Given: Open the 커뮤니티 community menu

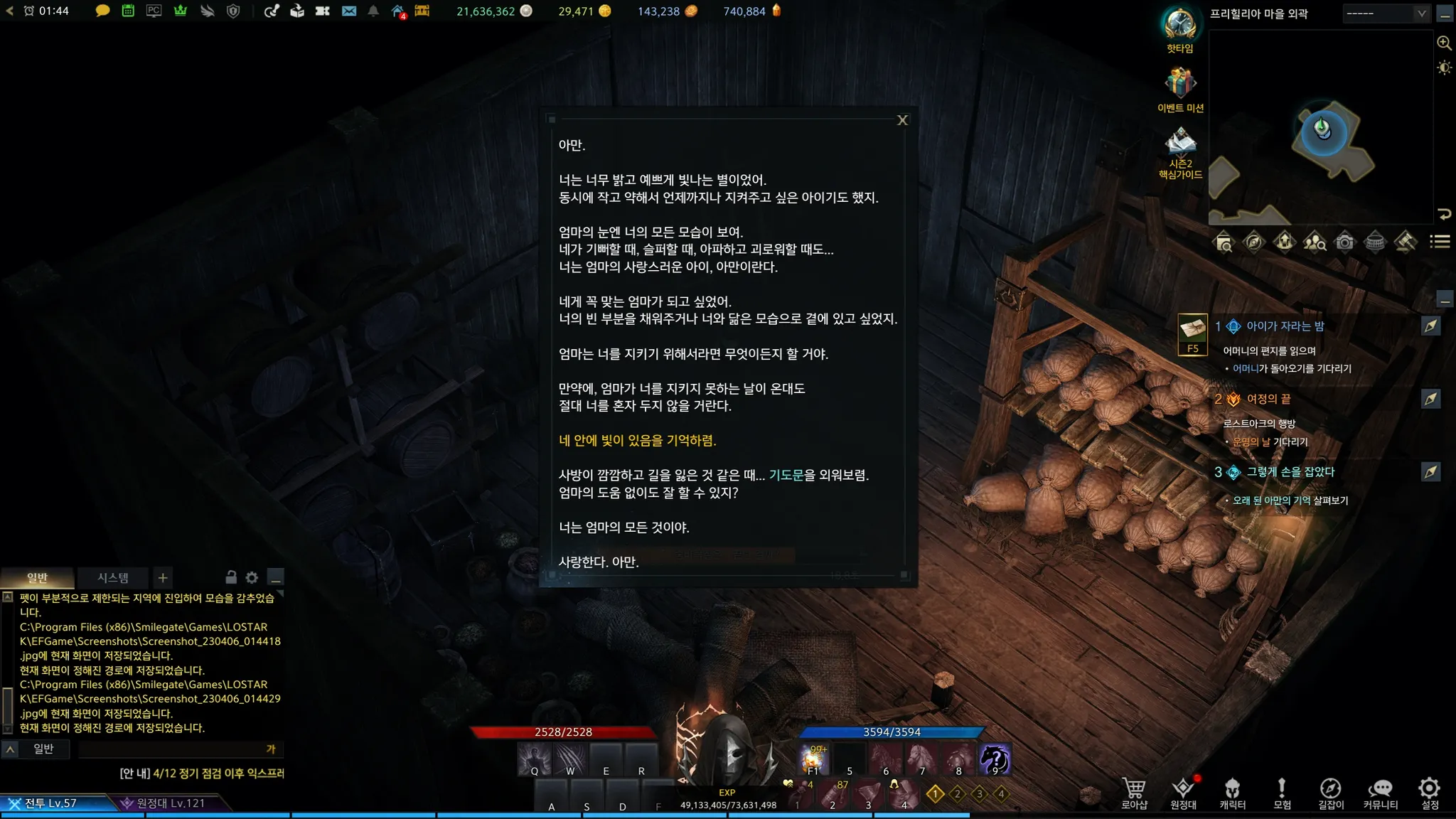Looking at the screenshot, I should tap(1380, 792).
